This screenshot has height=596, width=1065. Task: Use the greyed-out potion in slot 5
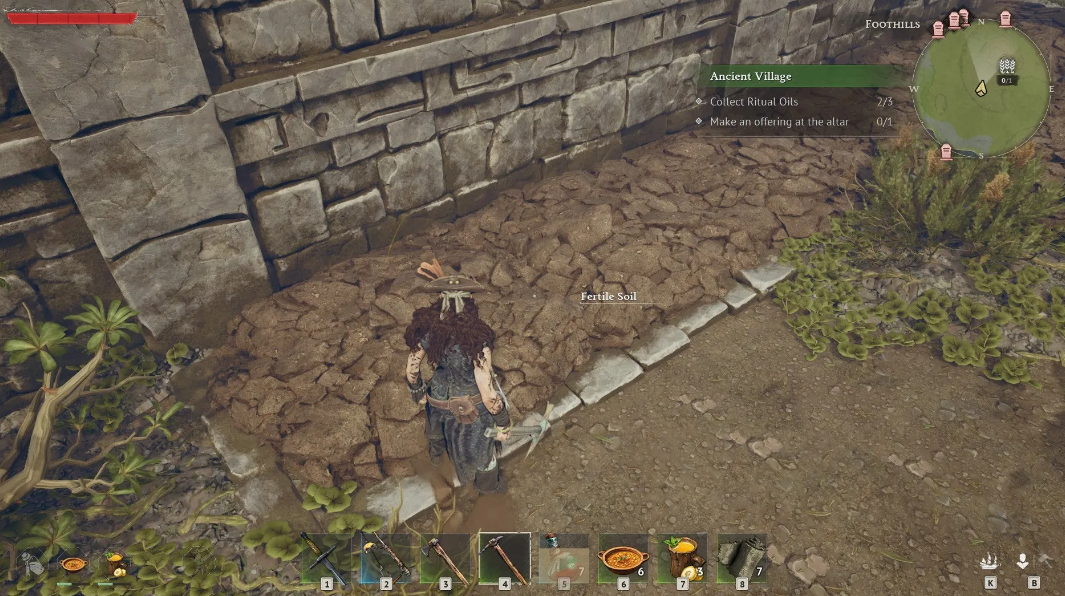[x=564, y=557]
